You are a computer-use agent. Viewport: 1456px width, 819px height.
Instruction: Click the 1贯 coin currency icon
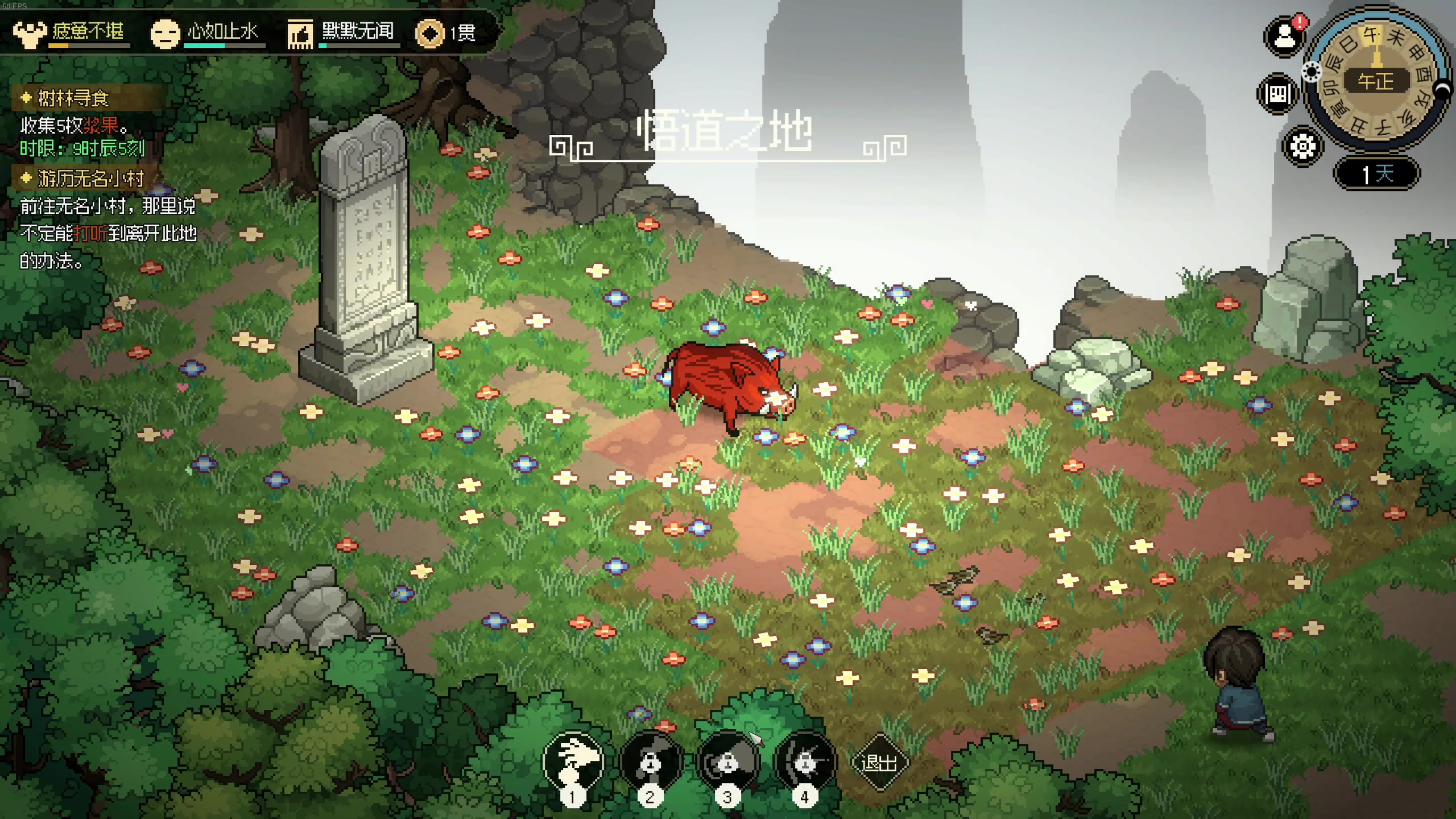point(430,33)
